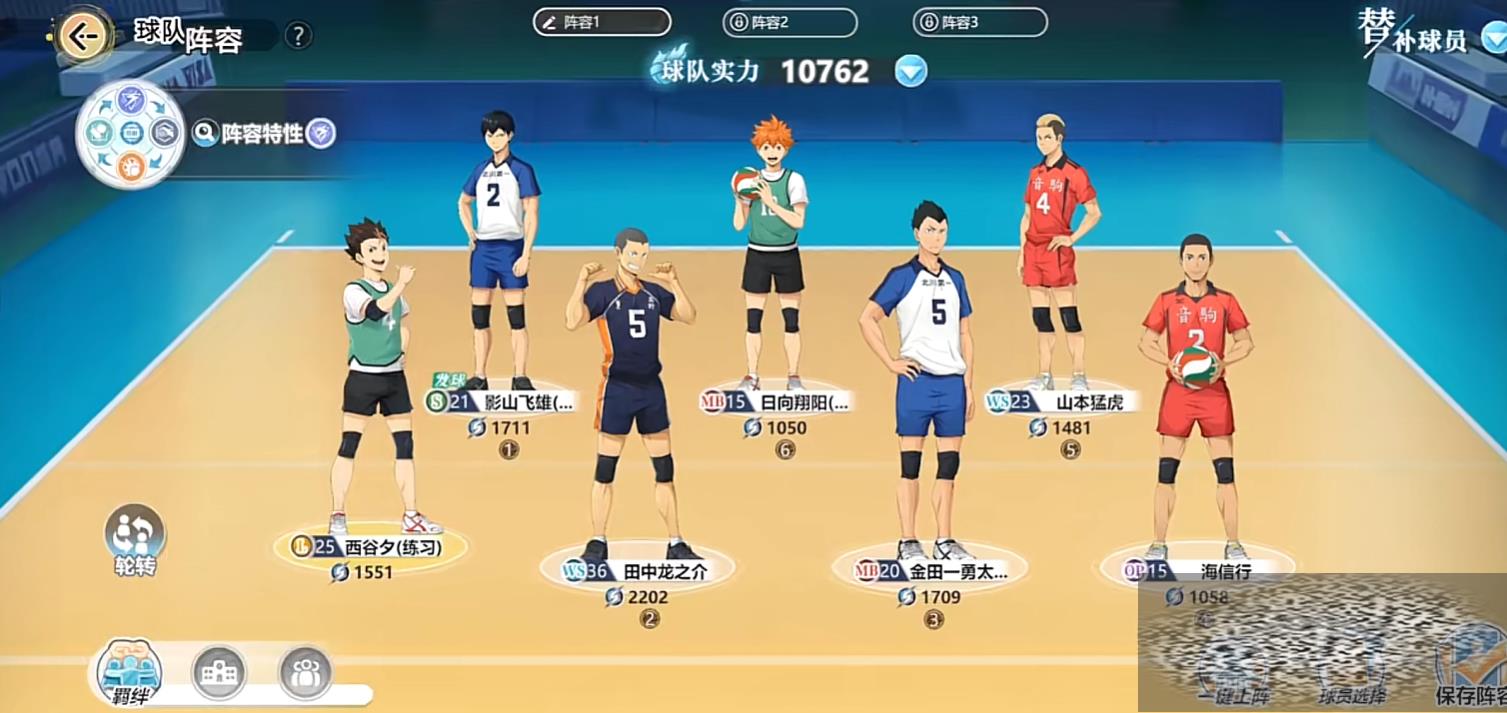Viewport: 1507px width, 713px height.
Task: Open the 羁绊 bonds tab
Action: [130, 671]
